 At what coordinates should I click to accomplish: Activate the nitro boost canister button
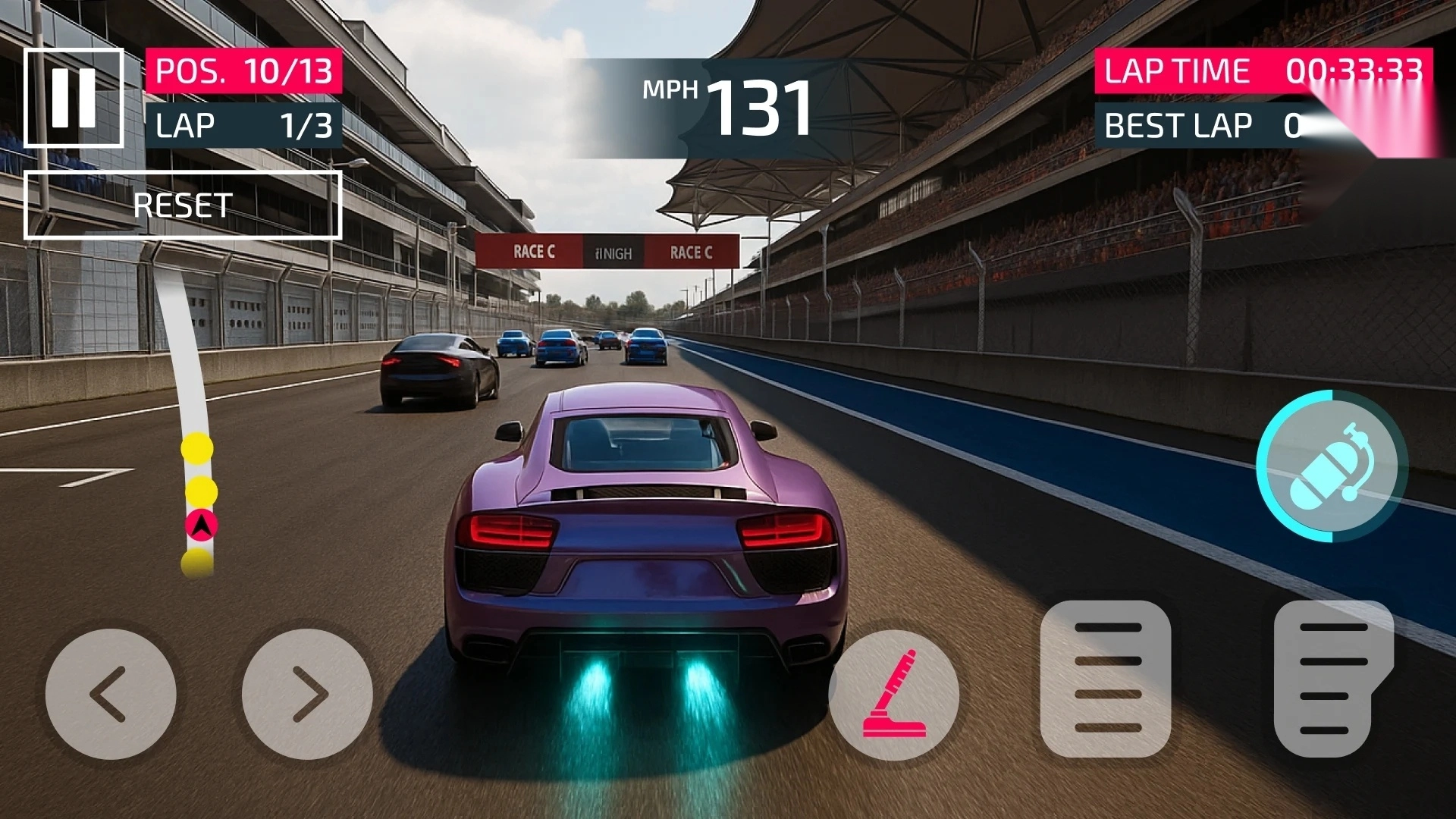coord(1331,466)
